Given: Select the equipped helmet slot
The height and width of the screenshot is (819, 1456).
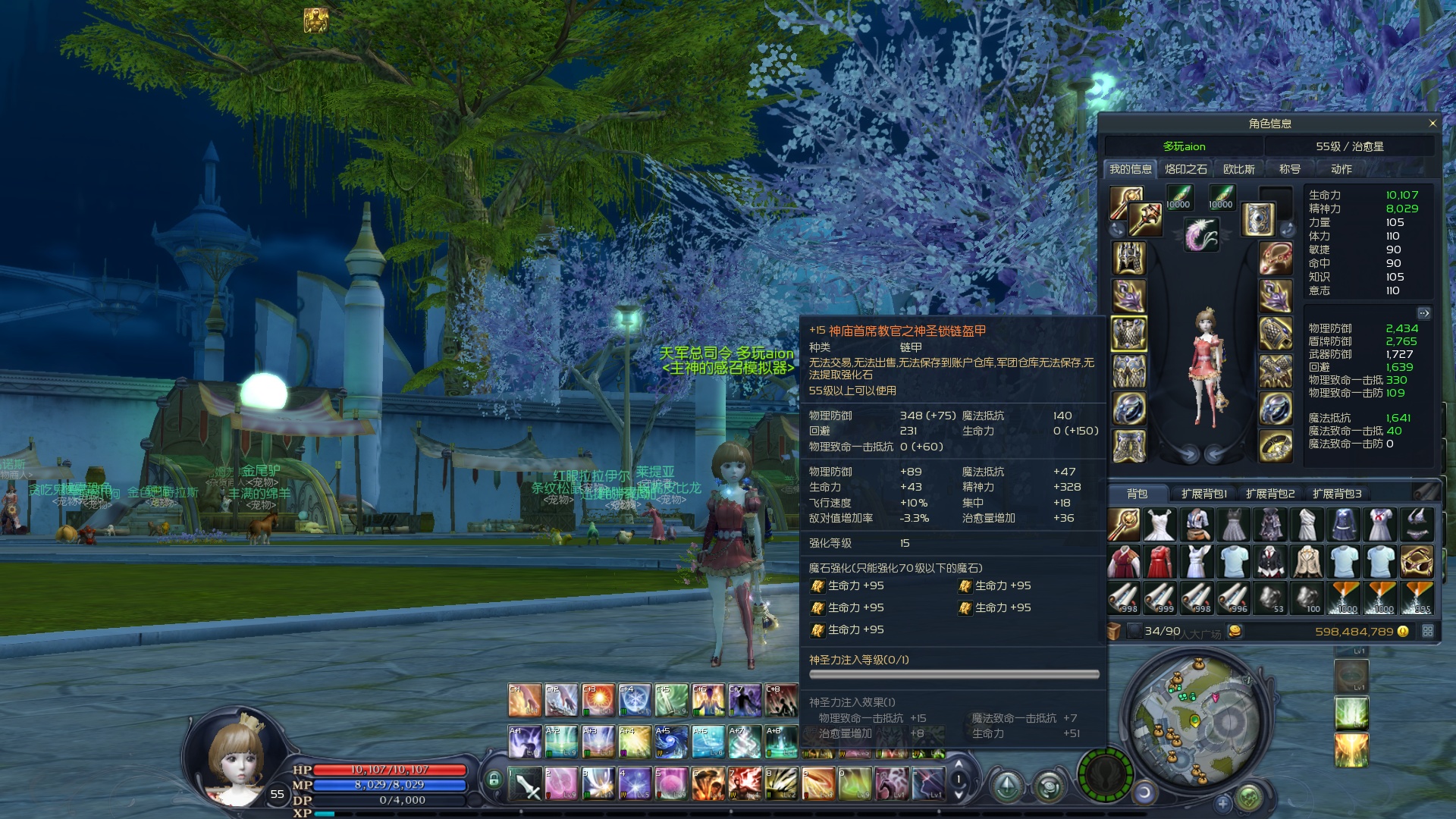Looking at the screenshot, I should (x=1128, y=258).
